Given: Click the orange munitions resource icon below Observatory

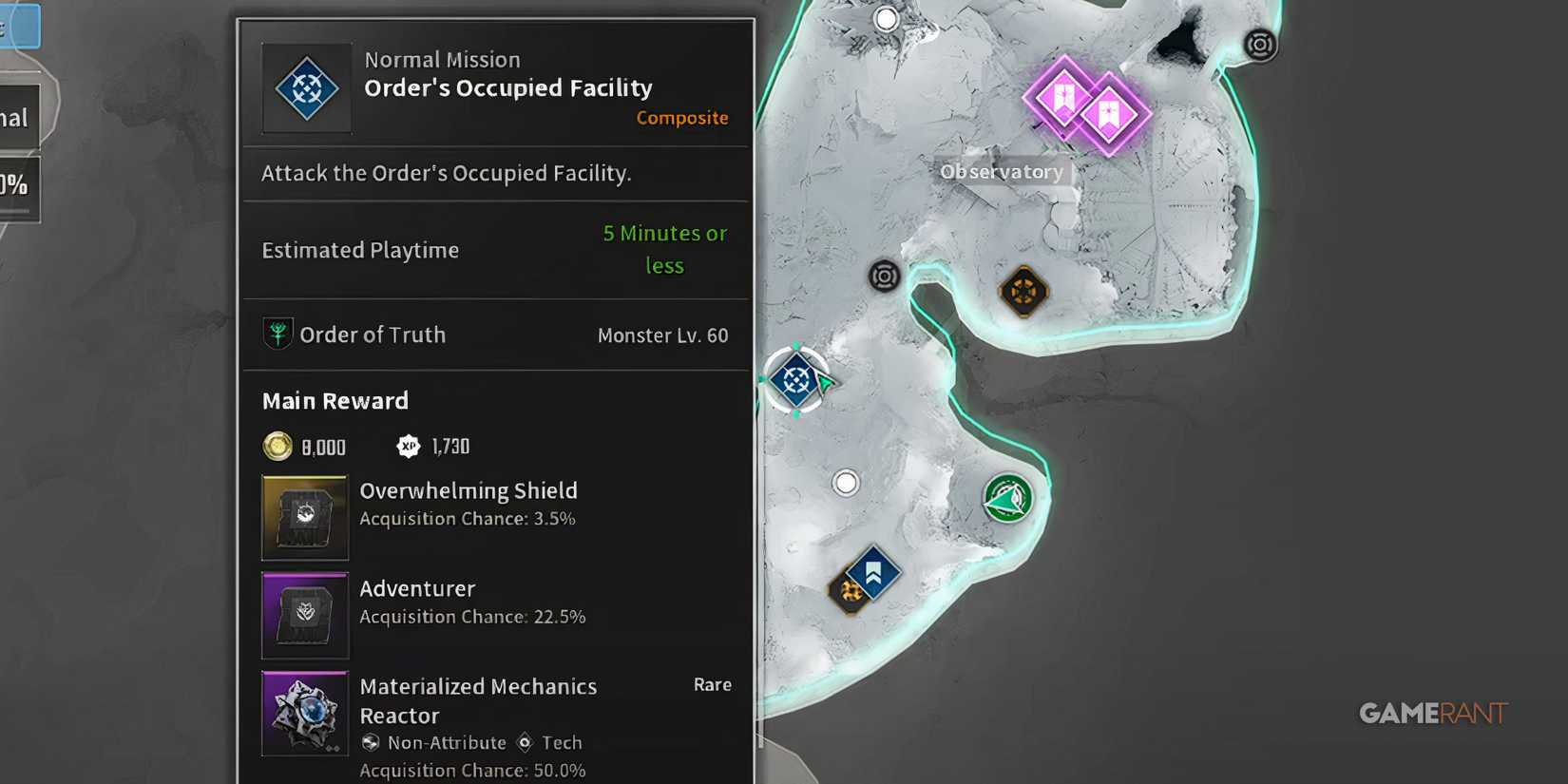Looking at the screenshot, I should (1023, 291).
